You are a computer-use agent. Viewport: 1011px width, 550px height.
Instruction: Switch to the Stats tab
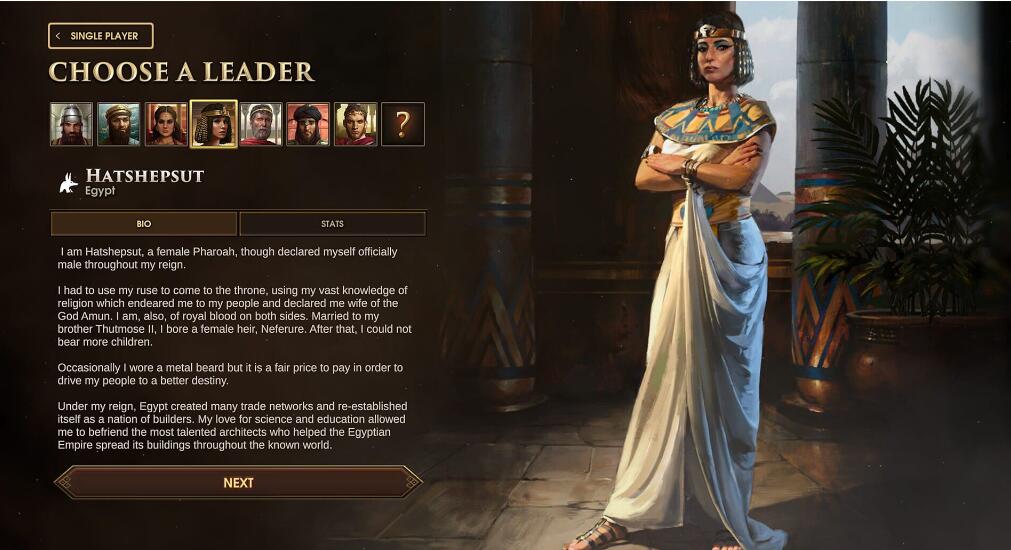pyautogui.click(x=332, y=223)
